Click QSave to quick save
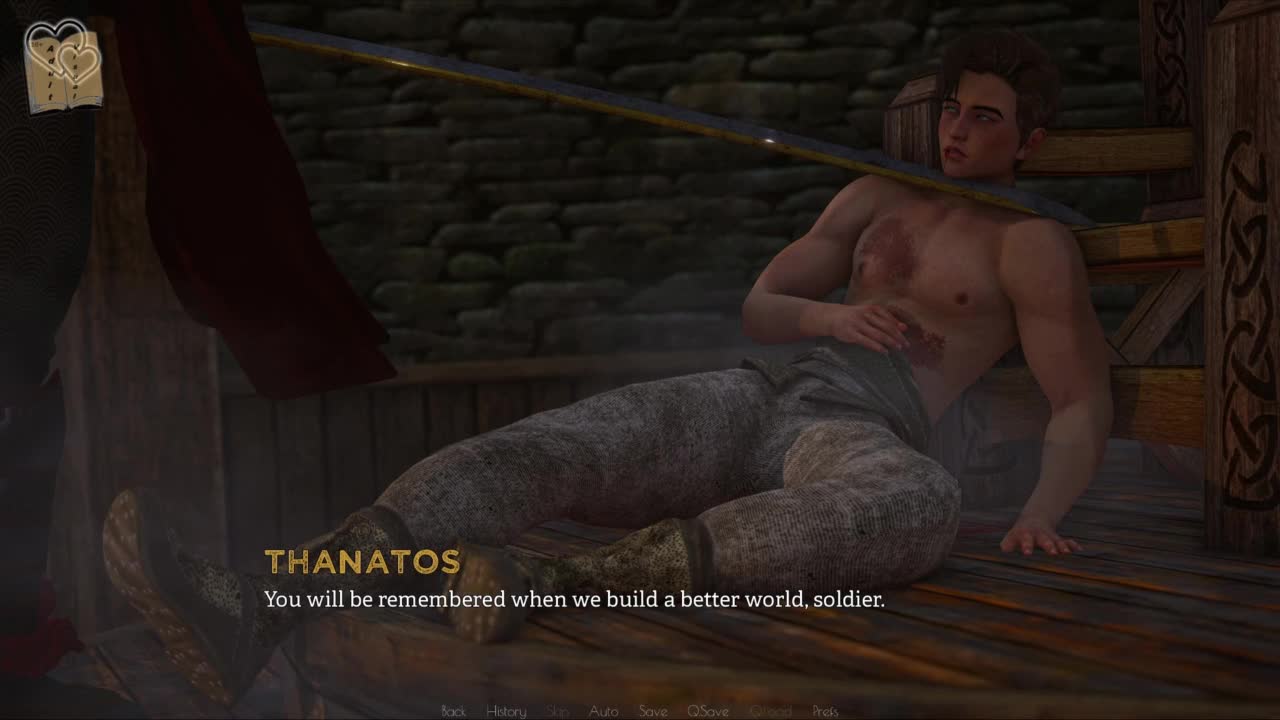 point(707,711)
